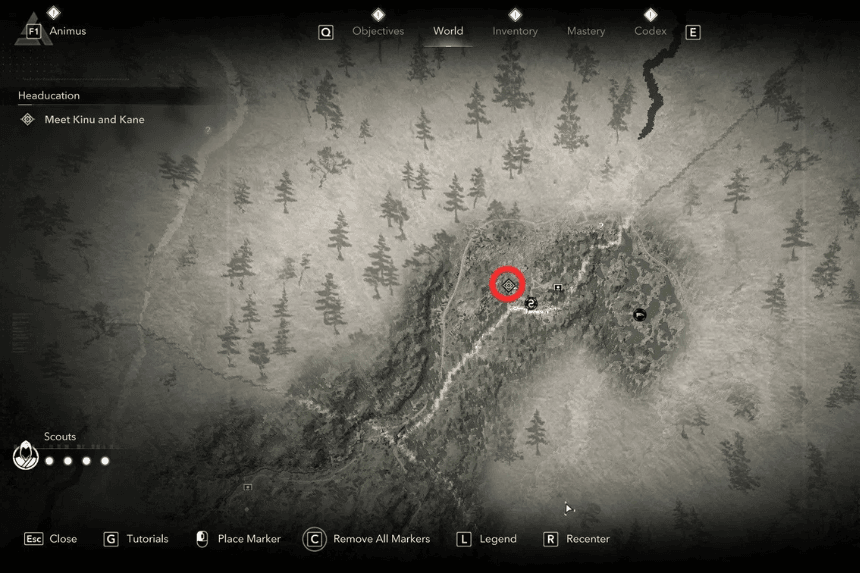The width and height of the screenshot is (860, 573).
Task: Select the small square marker on the map
Action: pos(558,289)
